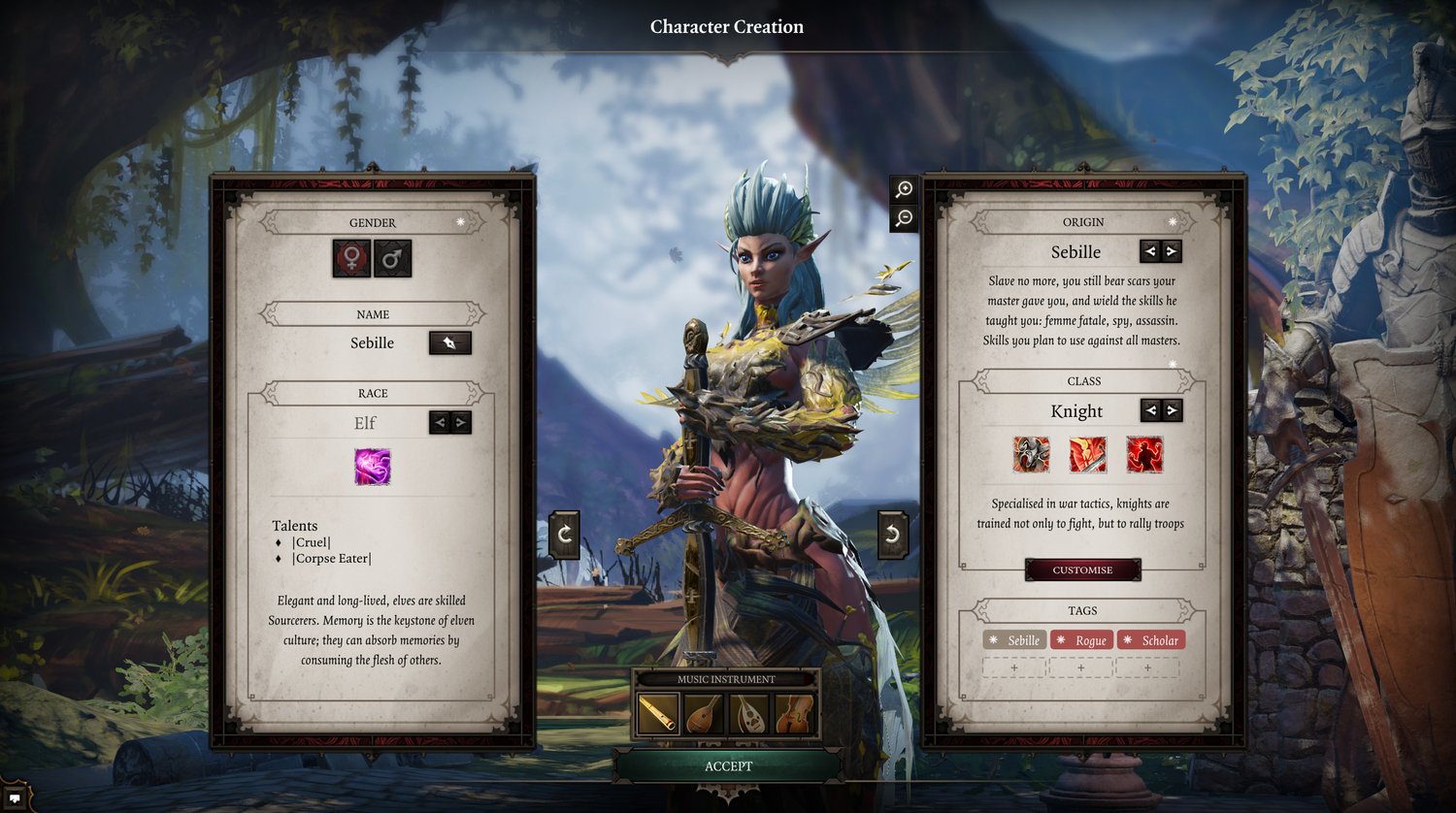
Task: Click the zoom-out magnifier icon
Action: 904,219
